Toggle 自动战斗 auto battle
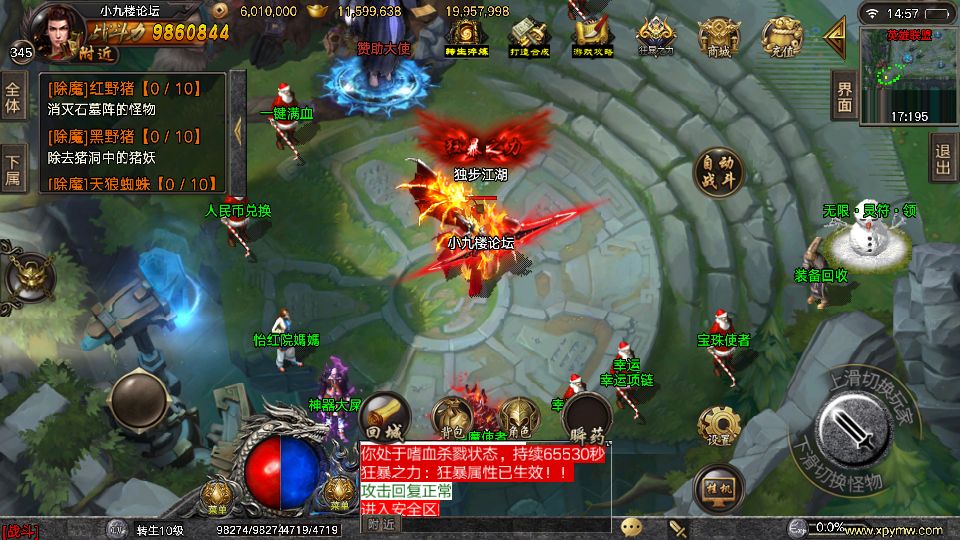This screenshot has width=960, height=540. (718, 173)
